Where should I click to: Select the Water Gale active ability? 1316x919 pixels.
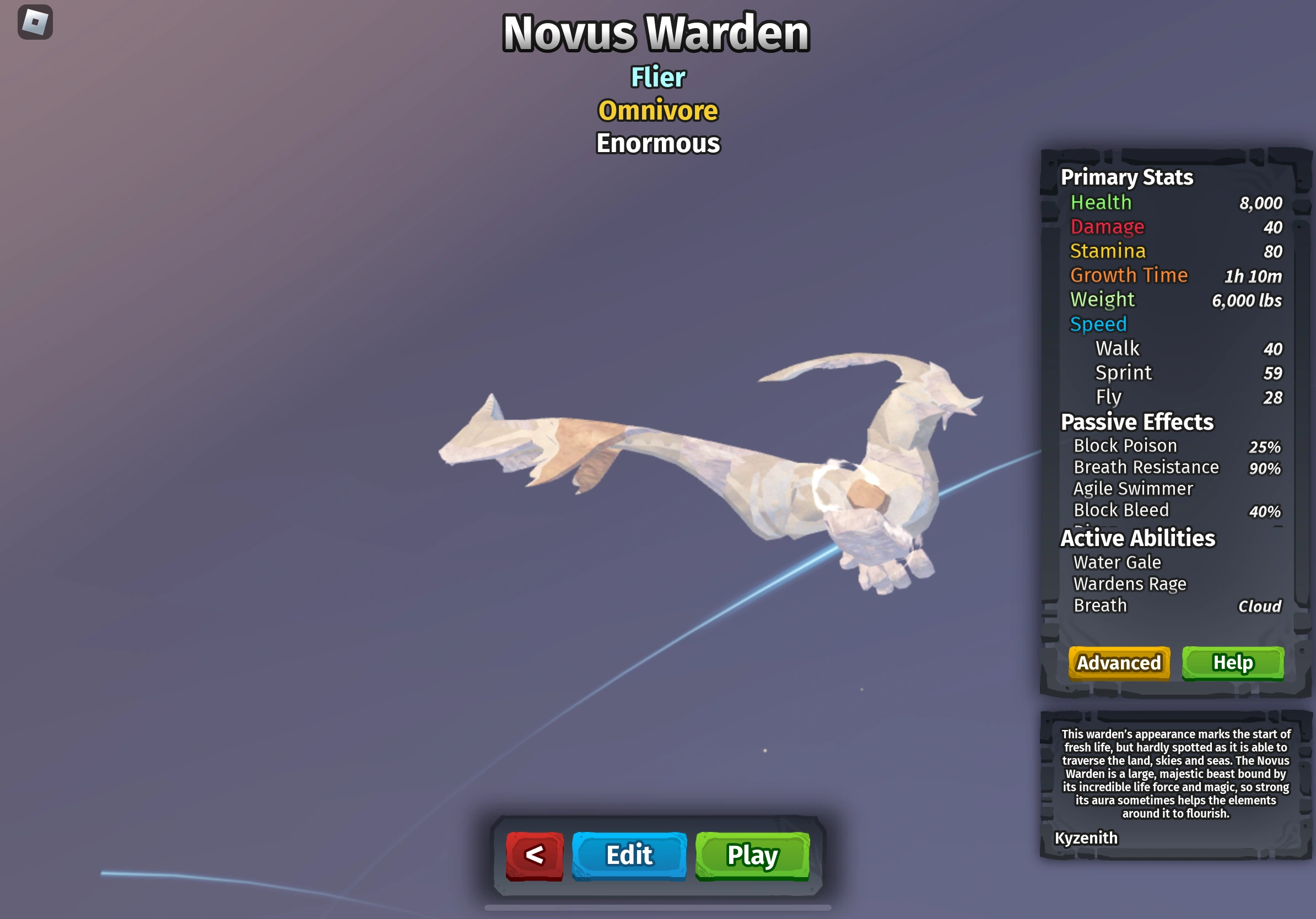[1115, 563]
